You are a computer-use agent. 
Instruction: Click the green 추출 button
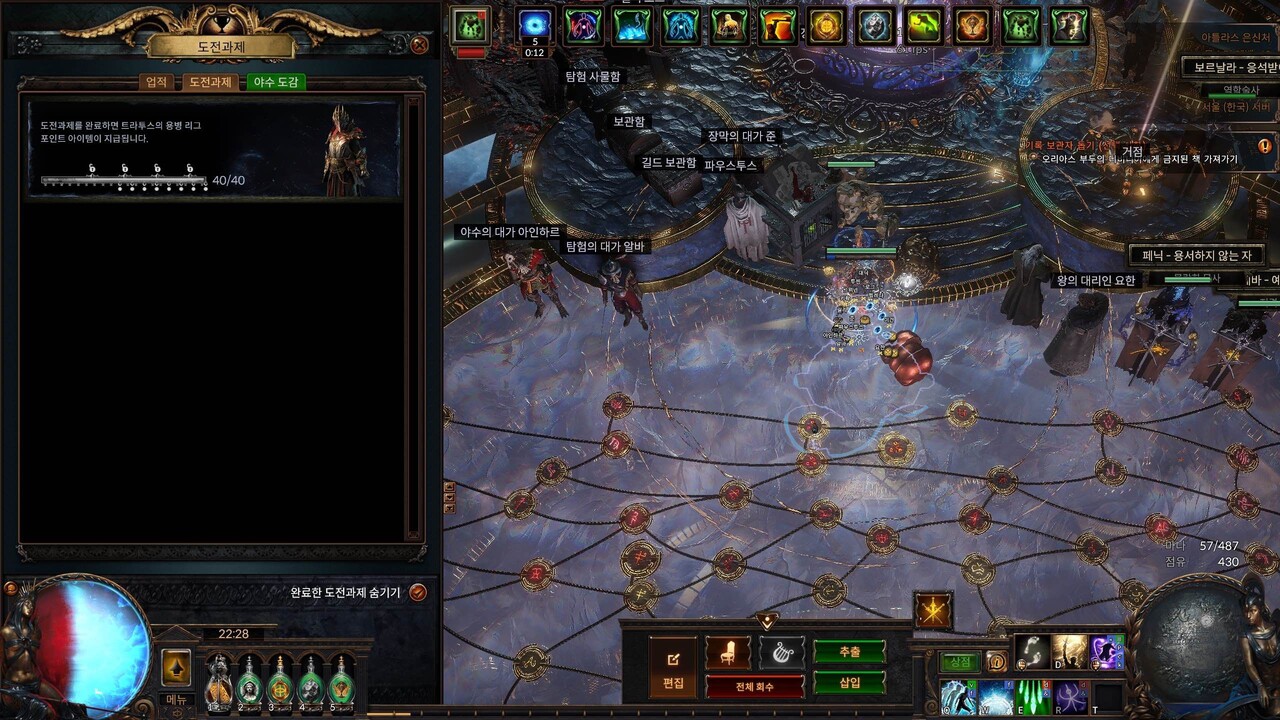pos(849,652)
